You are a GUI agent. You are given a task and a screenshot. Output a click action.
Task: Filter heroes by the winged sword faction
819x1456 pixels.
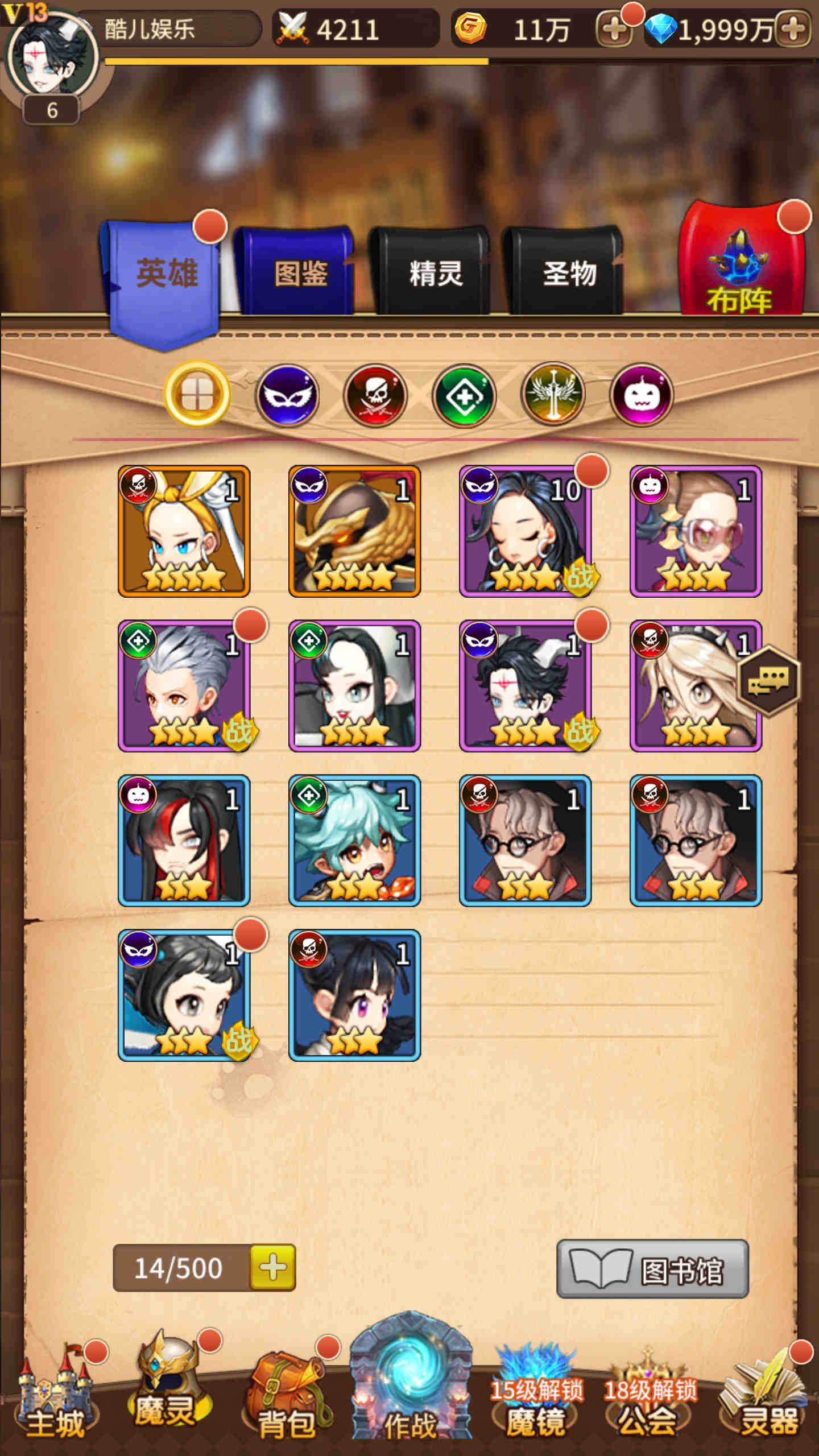[553, 395]
